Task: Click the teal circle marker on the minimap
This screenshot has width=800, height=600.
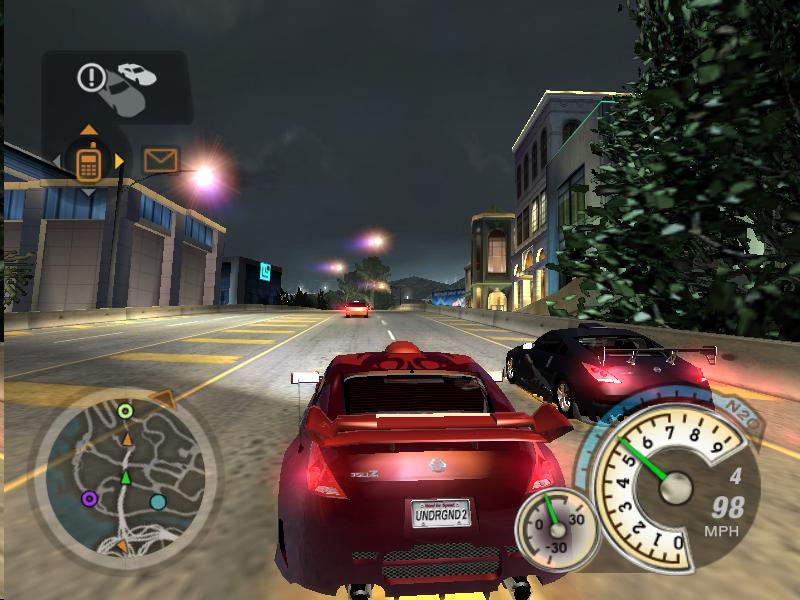Action: click(x=158, y=502)
